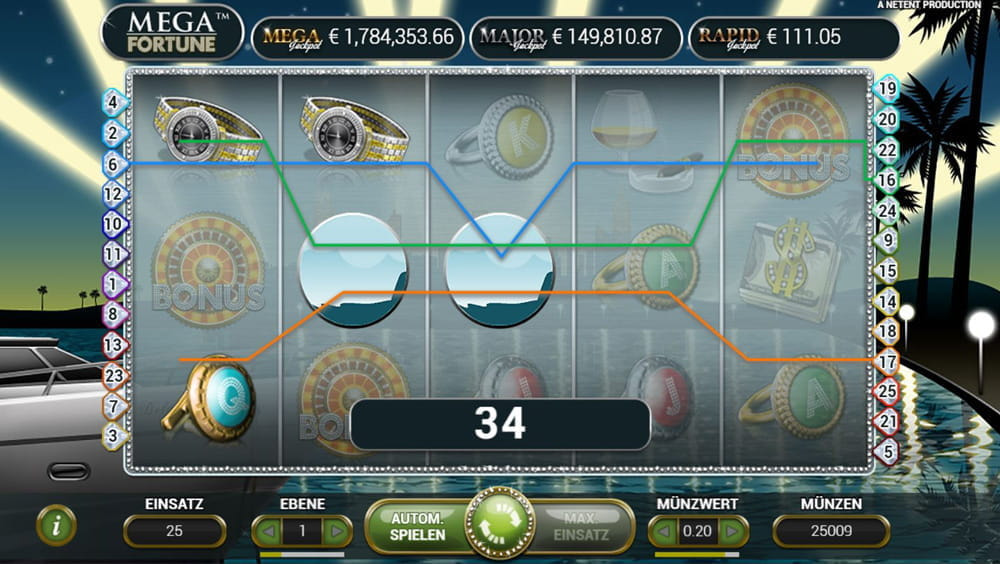1000x564 pixels.
Task: Lower the Münzwert coin value
Action: (x=663, y=531)
